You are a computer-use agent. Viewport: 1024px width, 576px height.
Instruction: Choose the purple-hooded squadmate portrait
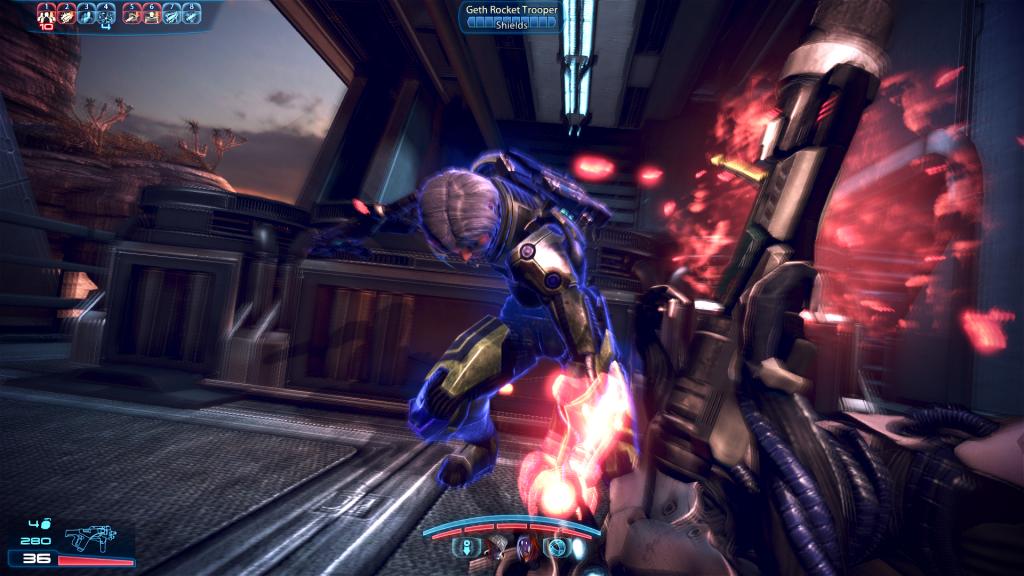(525, 547)
